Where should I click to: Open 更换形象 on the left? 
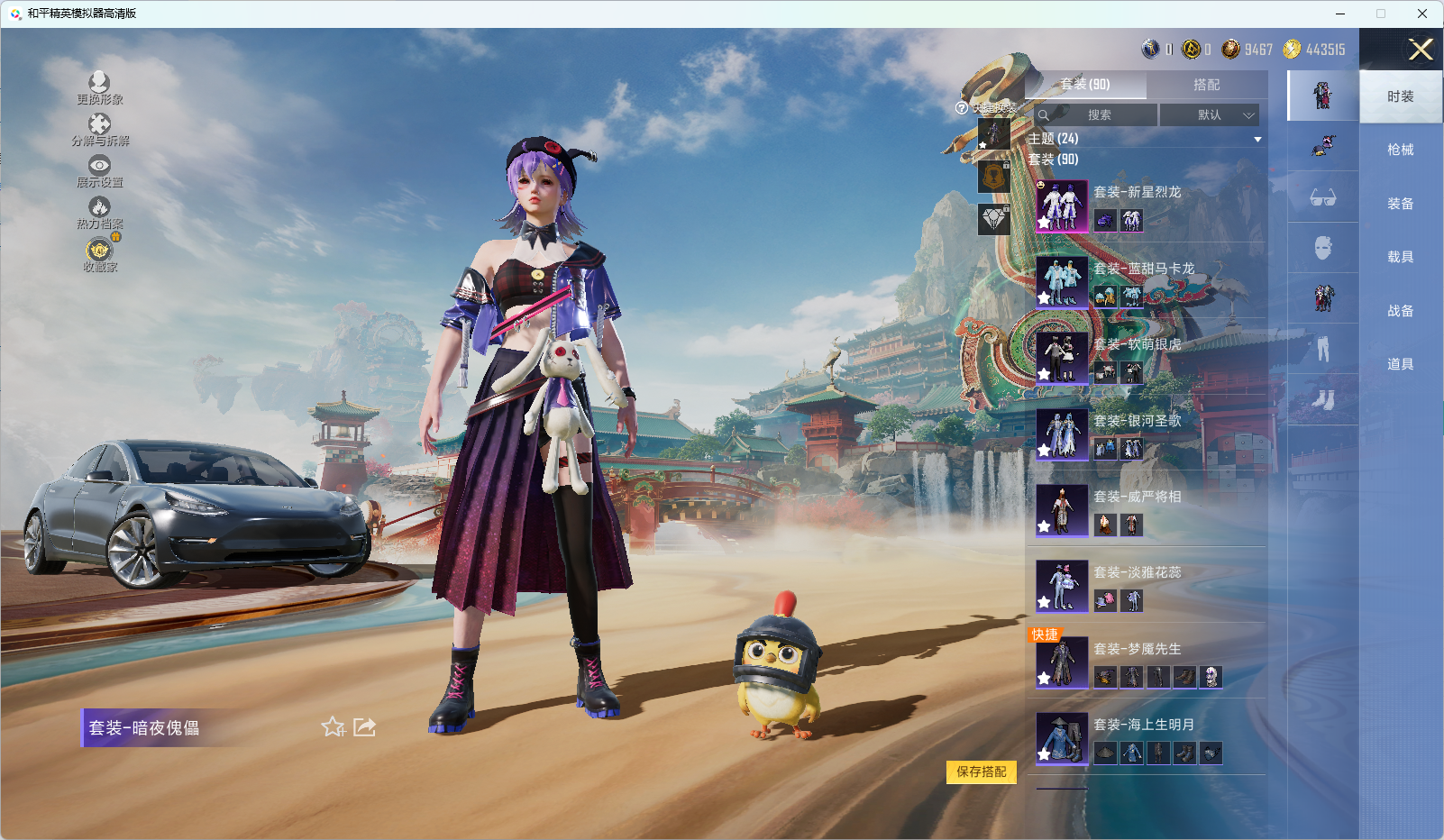coord(99,87)
